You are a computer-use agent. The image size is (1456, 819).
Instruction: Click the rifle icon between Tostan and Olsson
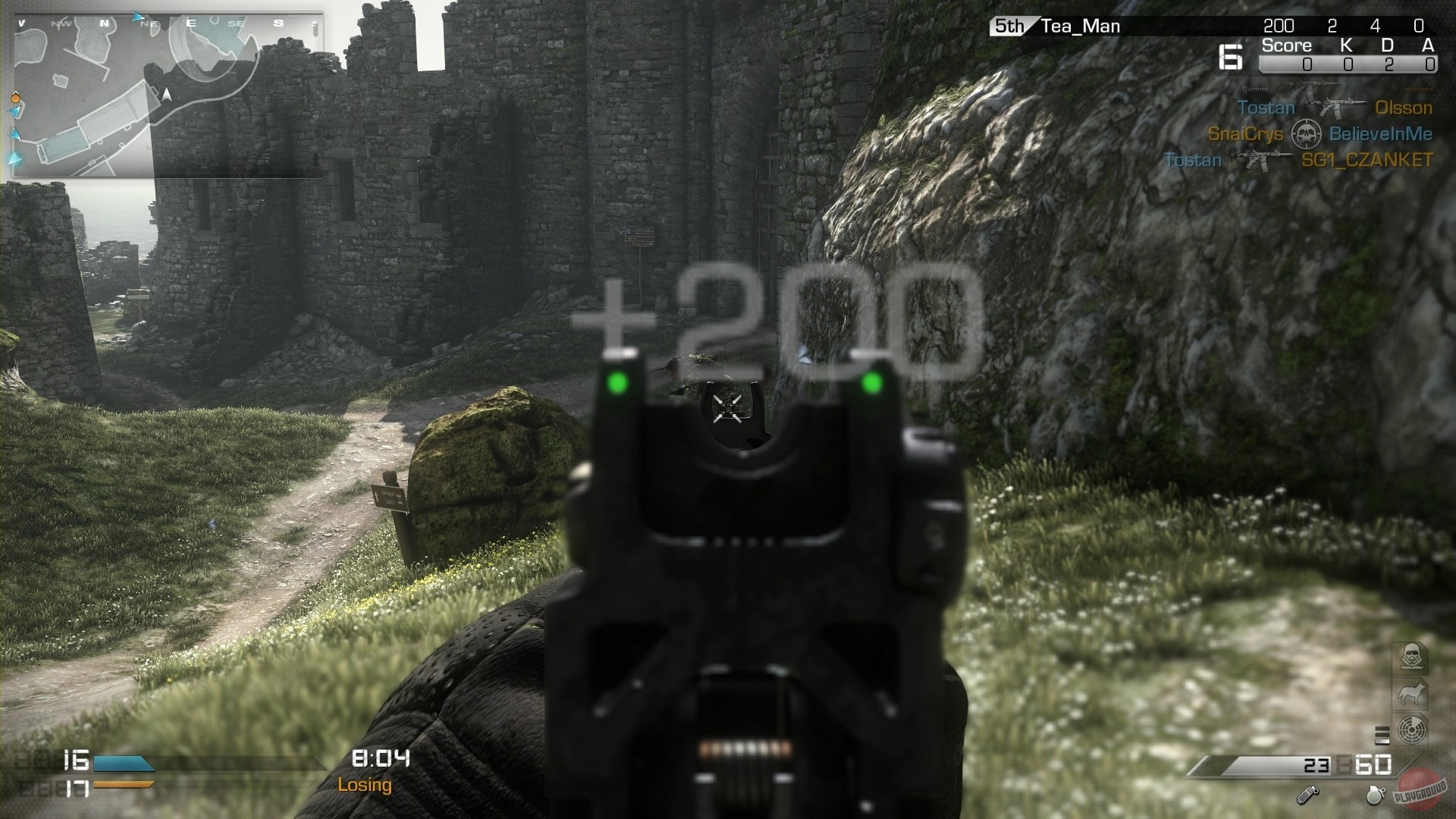[x=1338, y=107]
